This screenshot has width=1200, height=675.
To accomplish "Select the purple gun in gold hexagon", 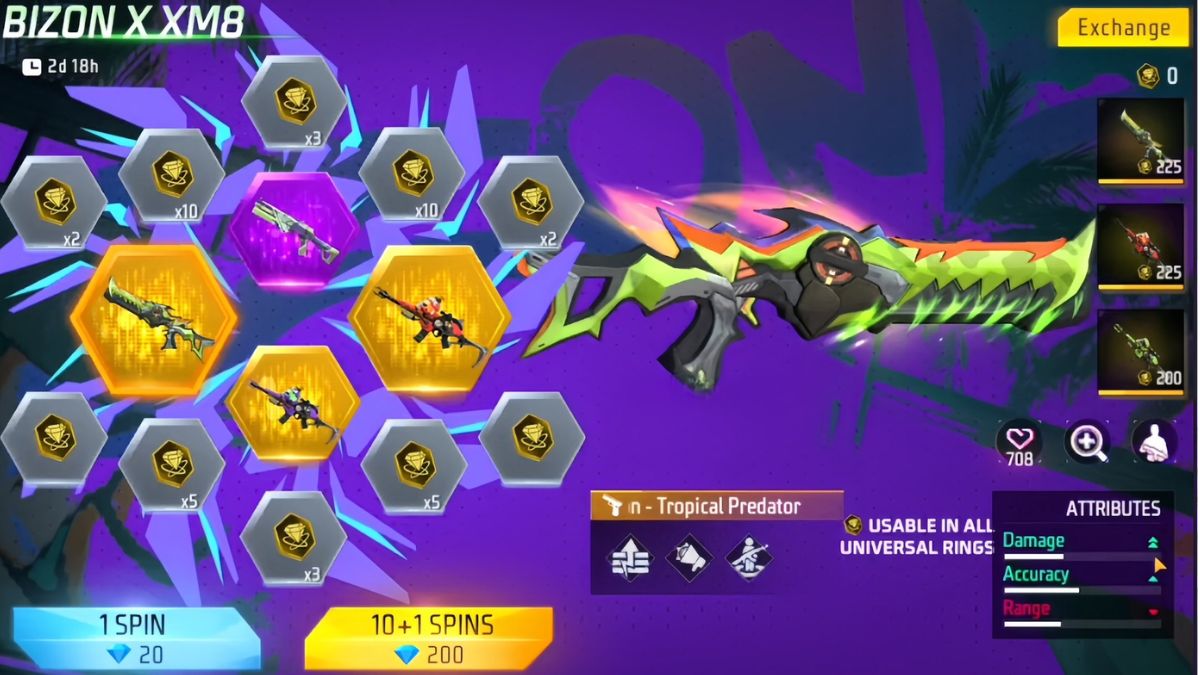I will point(292,402).
